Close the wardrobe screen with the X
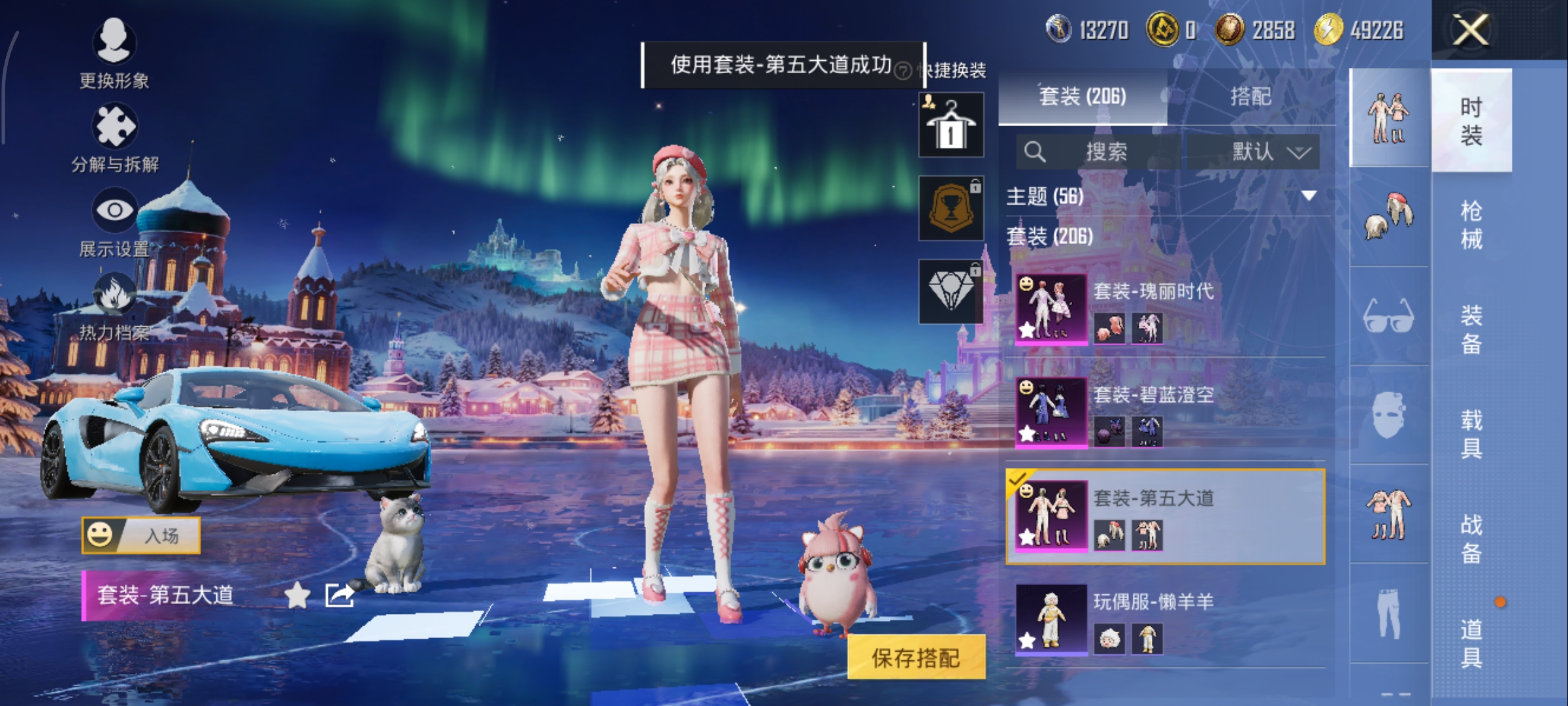The height and width of the screenshot is (706, 1568). (x=1470, y=30)
